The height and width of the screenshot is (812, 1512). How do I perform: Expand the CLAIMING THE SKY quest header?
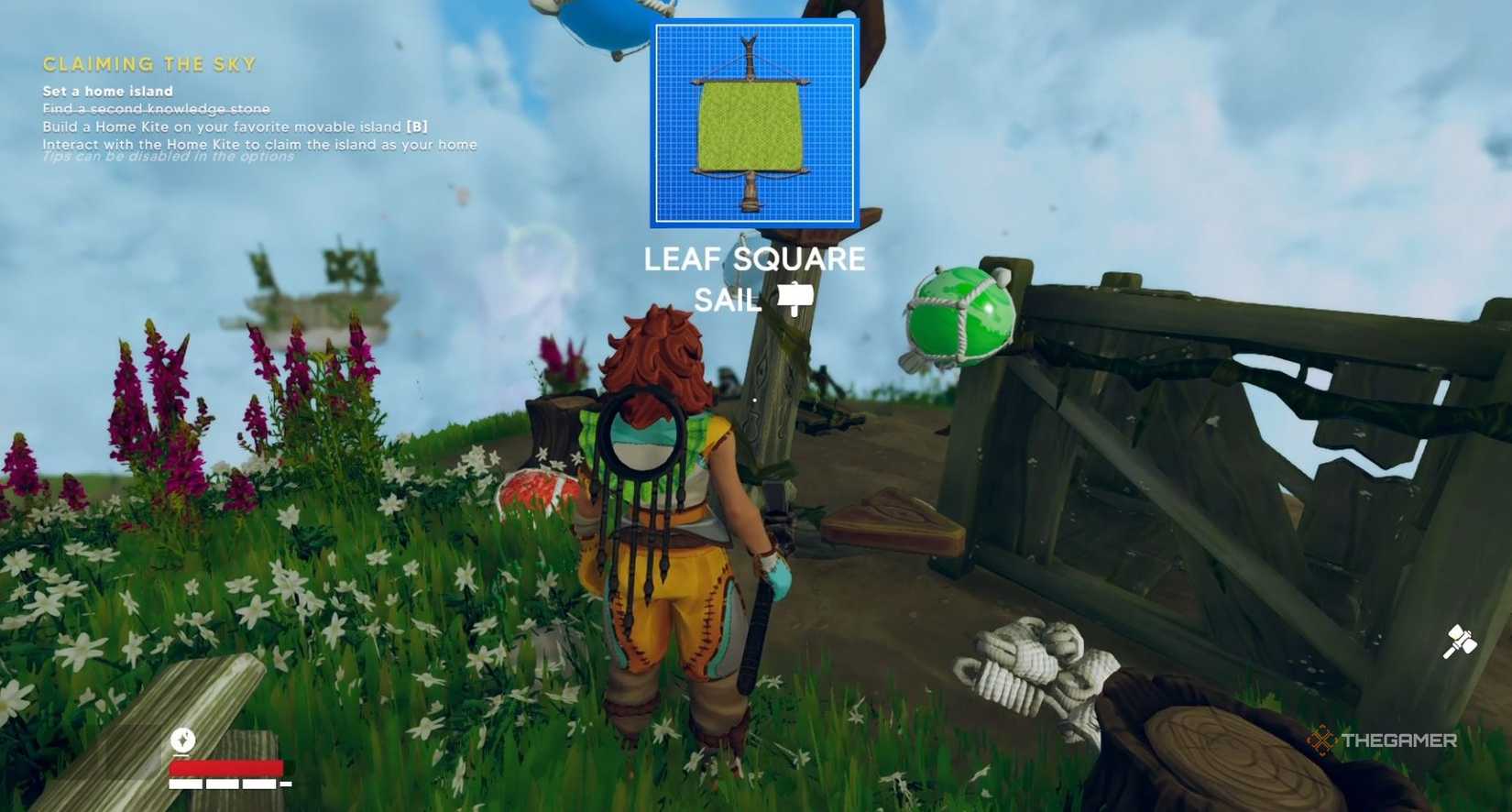click(x=146, y=64)
